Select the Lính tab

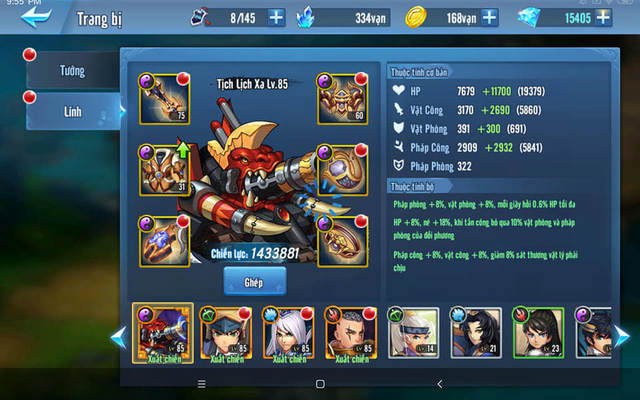point(72,111)
